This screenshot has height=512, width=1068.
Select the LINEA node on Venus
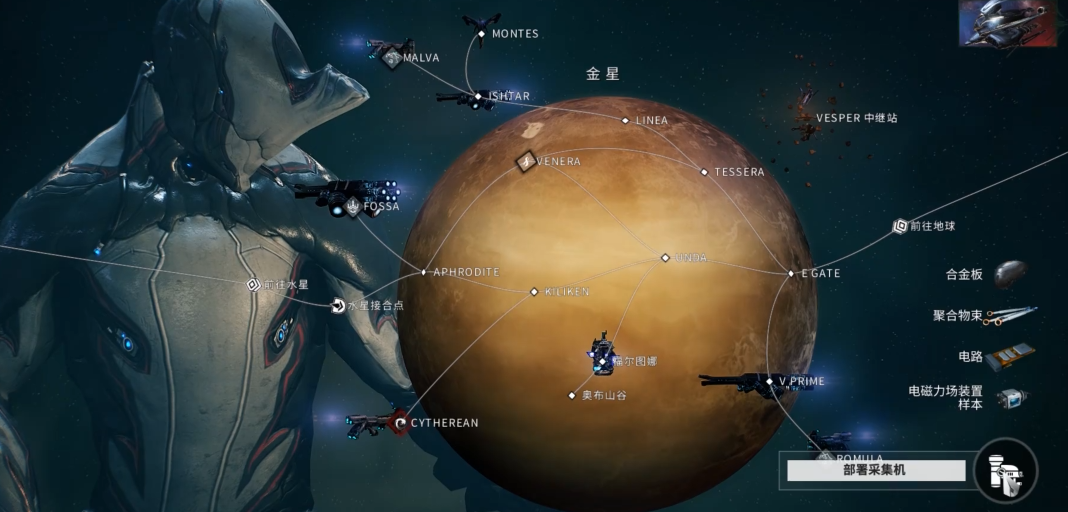tap(626, 121)
